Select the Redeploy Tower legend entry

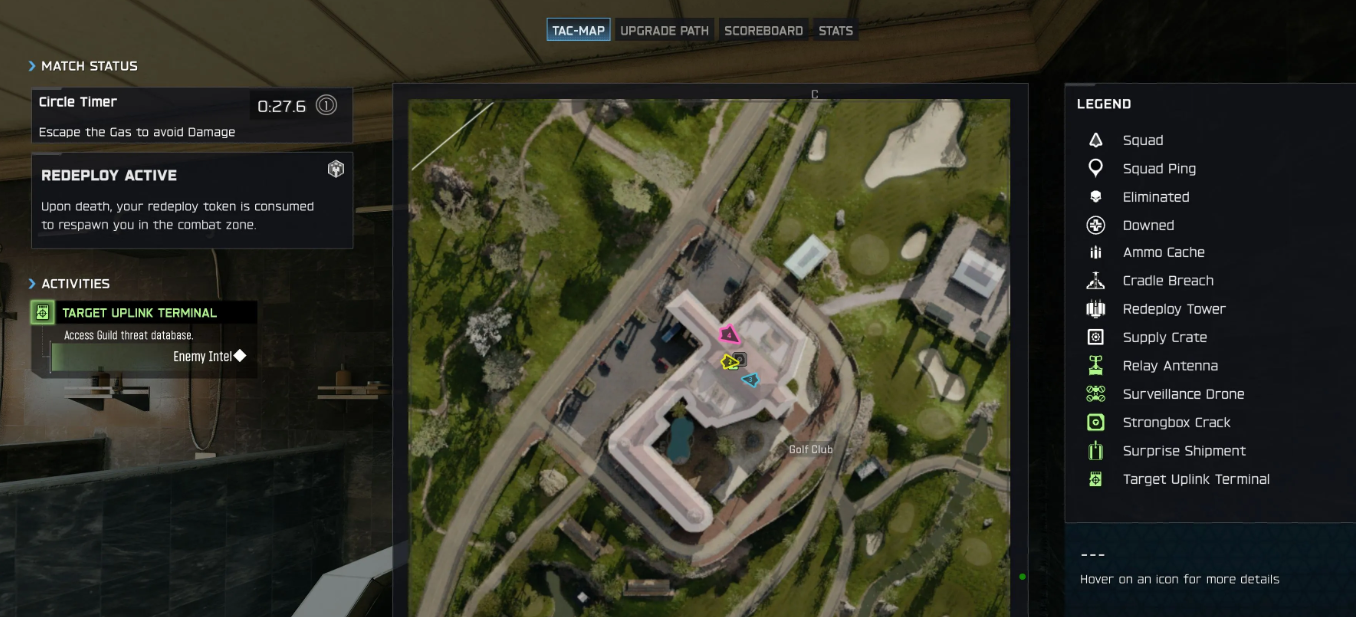(1173, 309)
